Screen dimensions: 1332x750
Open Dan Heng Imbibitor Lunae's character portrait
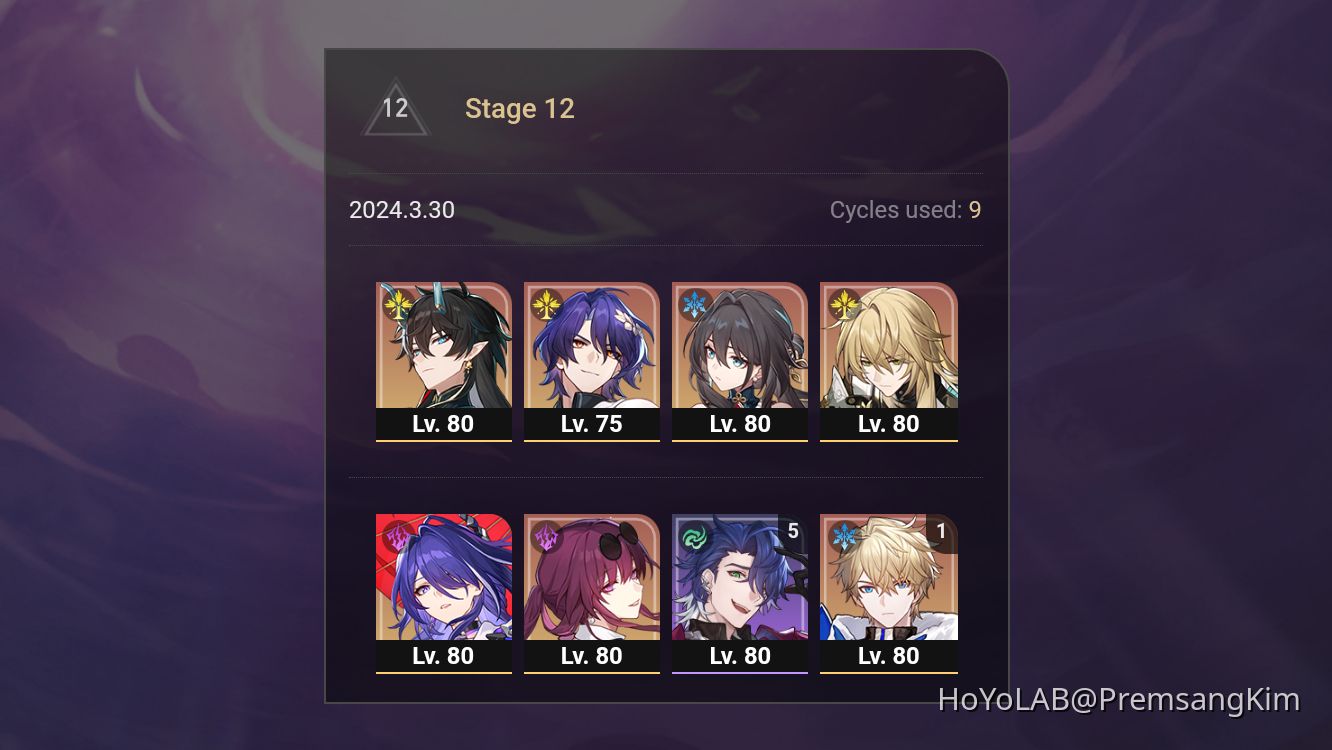[x=444, y=350]
